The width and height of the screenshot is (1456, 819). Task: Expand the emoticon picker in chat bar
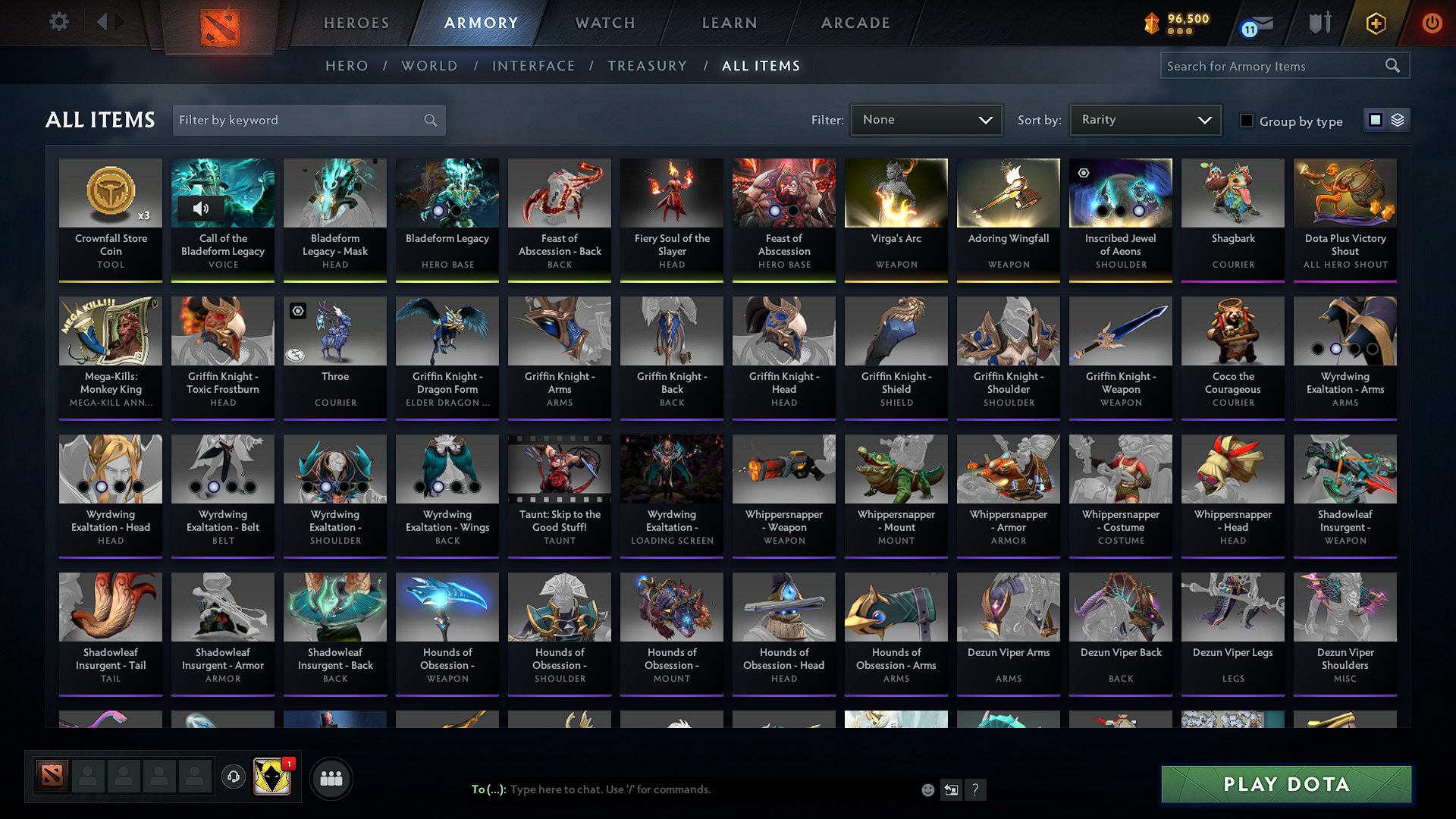927,789
